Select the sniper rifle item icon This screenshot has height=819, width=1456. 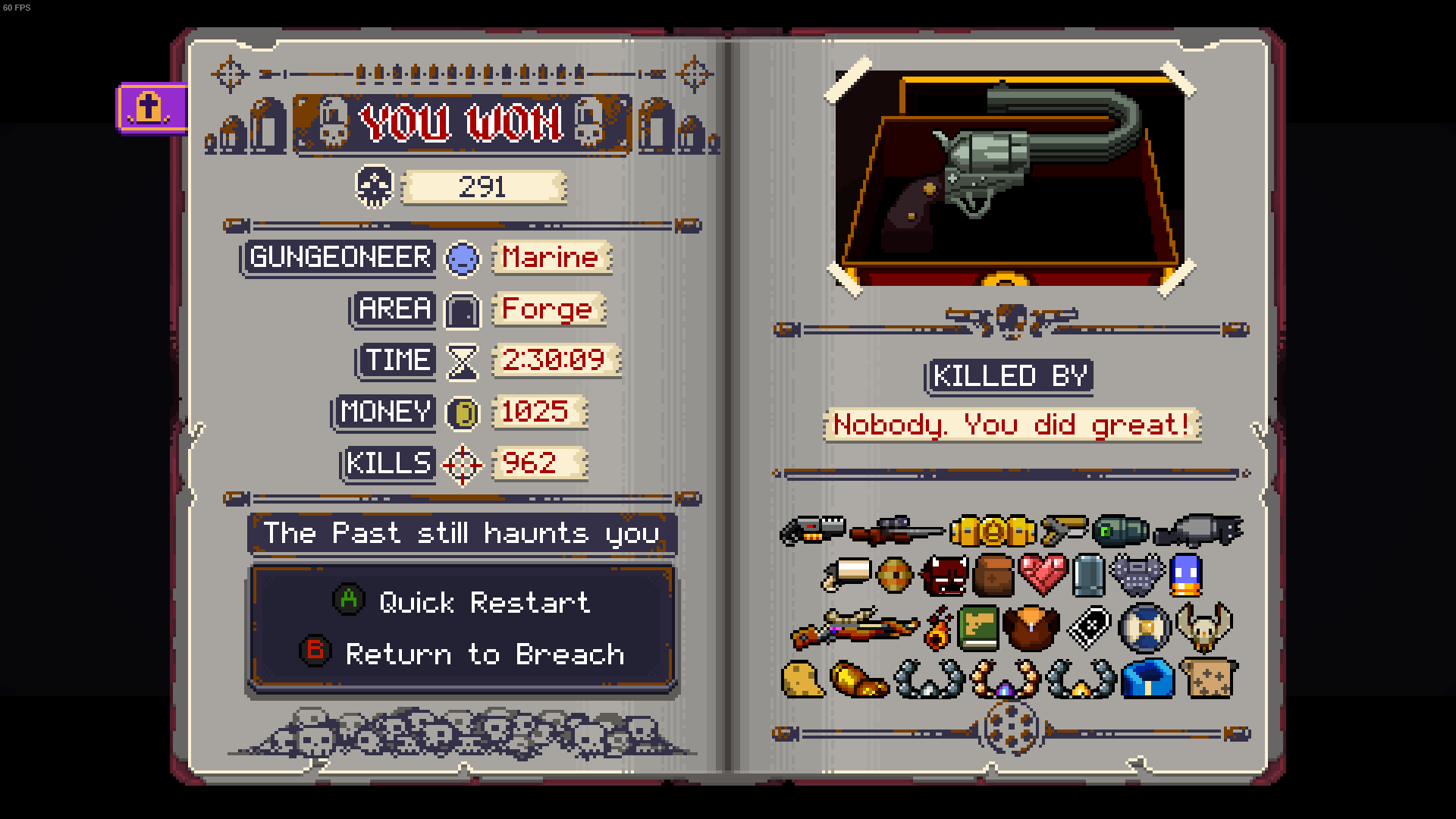895,531
